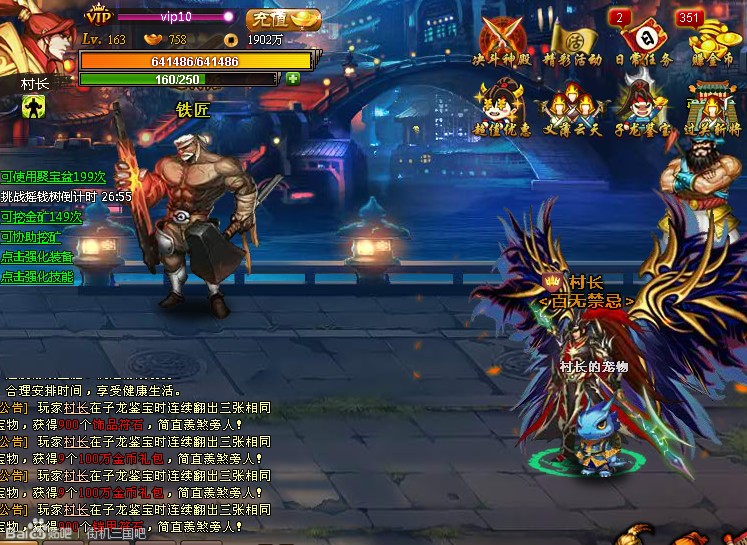The height and width of the screenshot is (545, 747).
Task: Open 超值优惠 special offers
Action: (x=500, y=108)
